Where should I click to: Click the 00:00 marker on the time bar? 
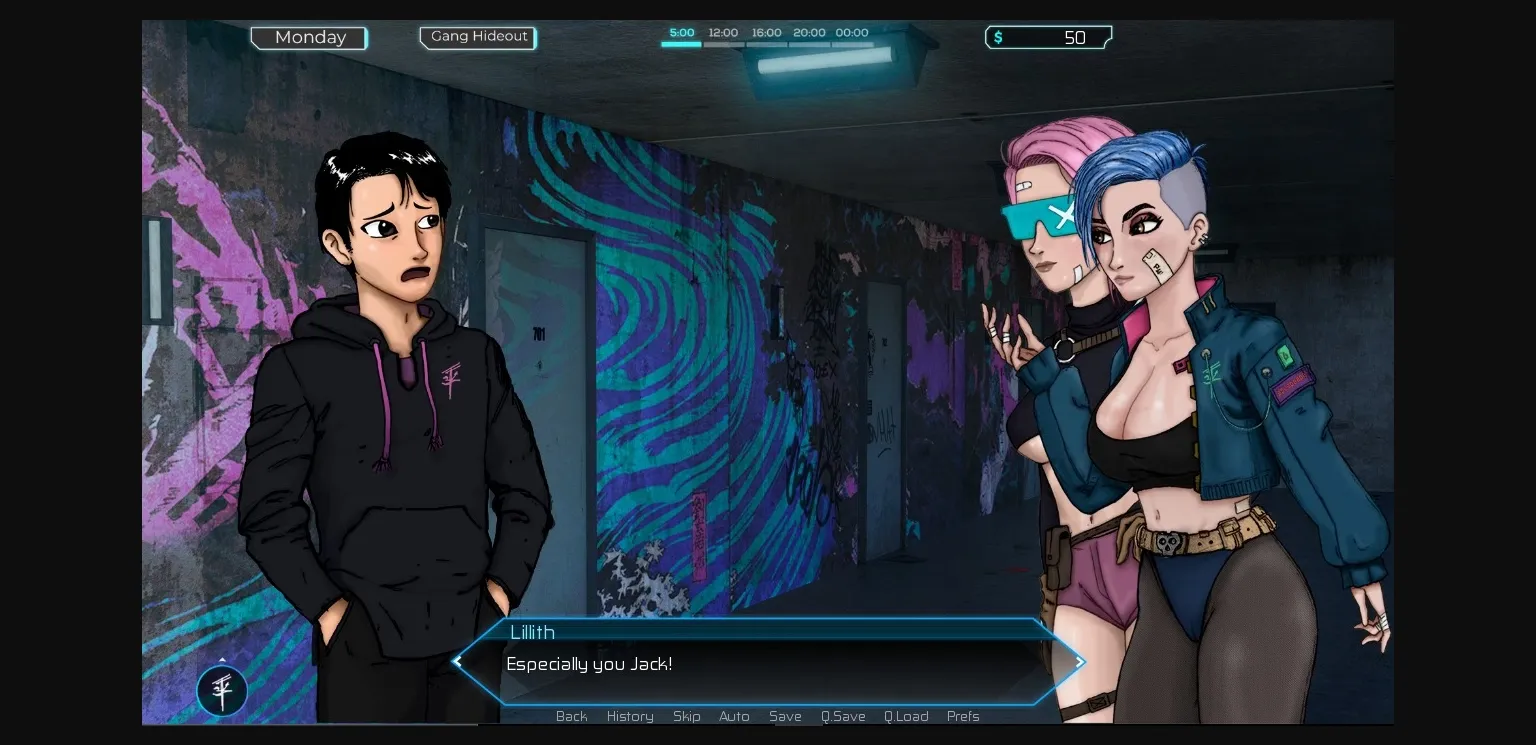(850, 32)
